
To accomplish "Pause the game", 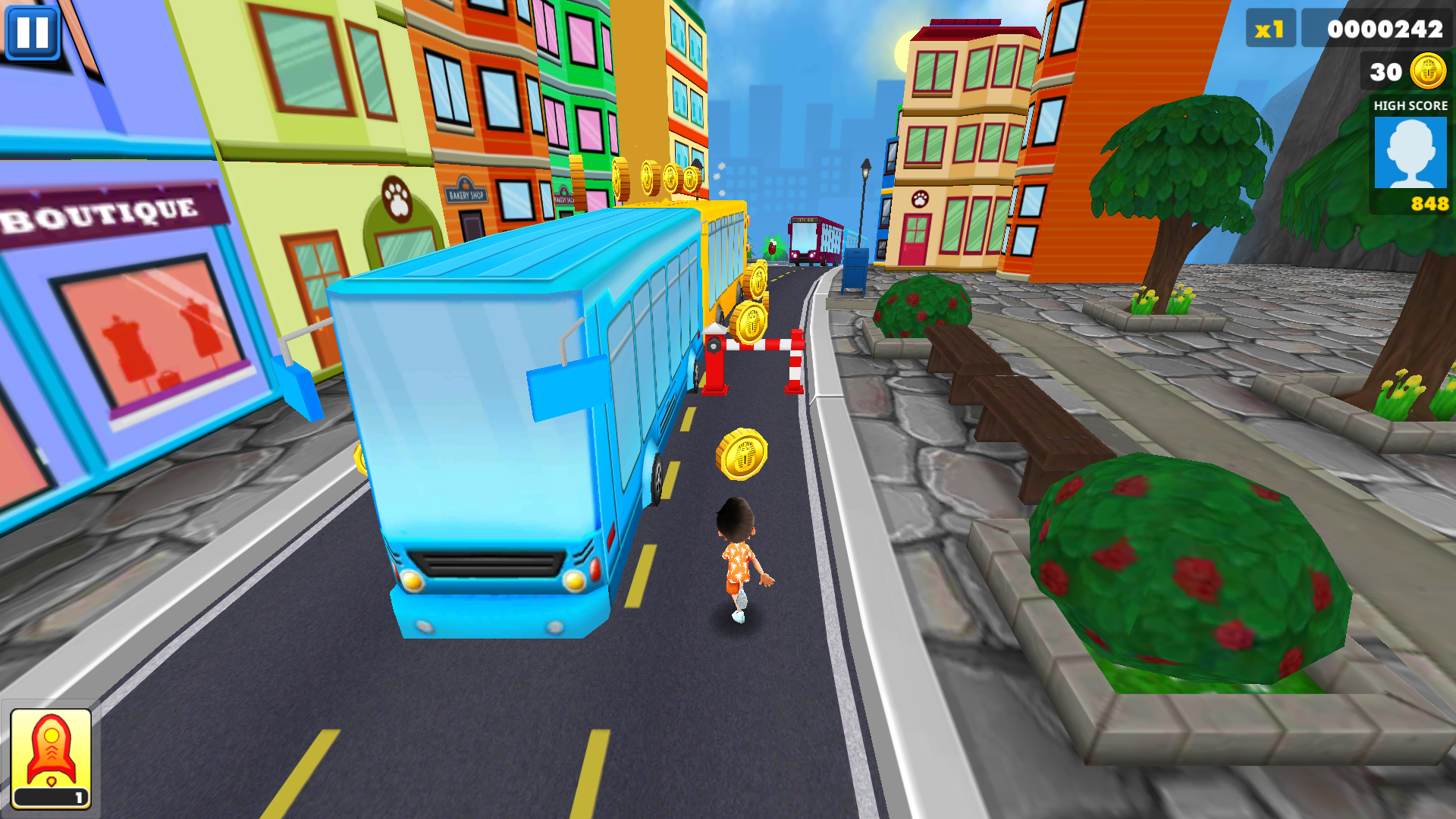I will tap(32, 32).
